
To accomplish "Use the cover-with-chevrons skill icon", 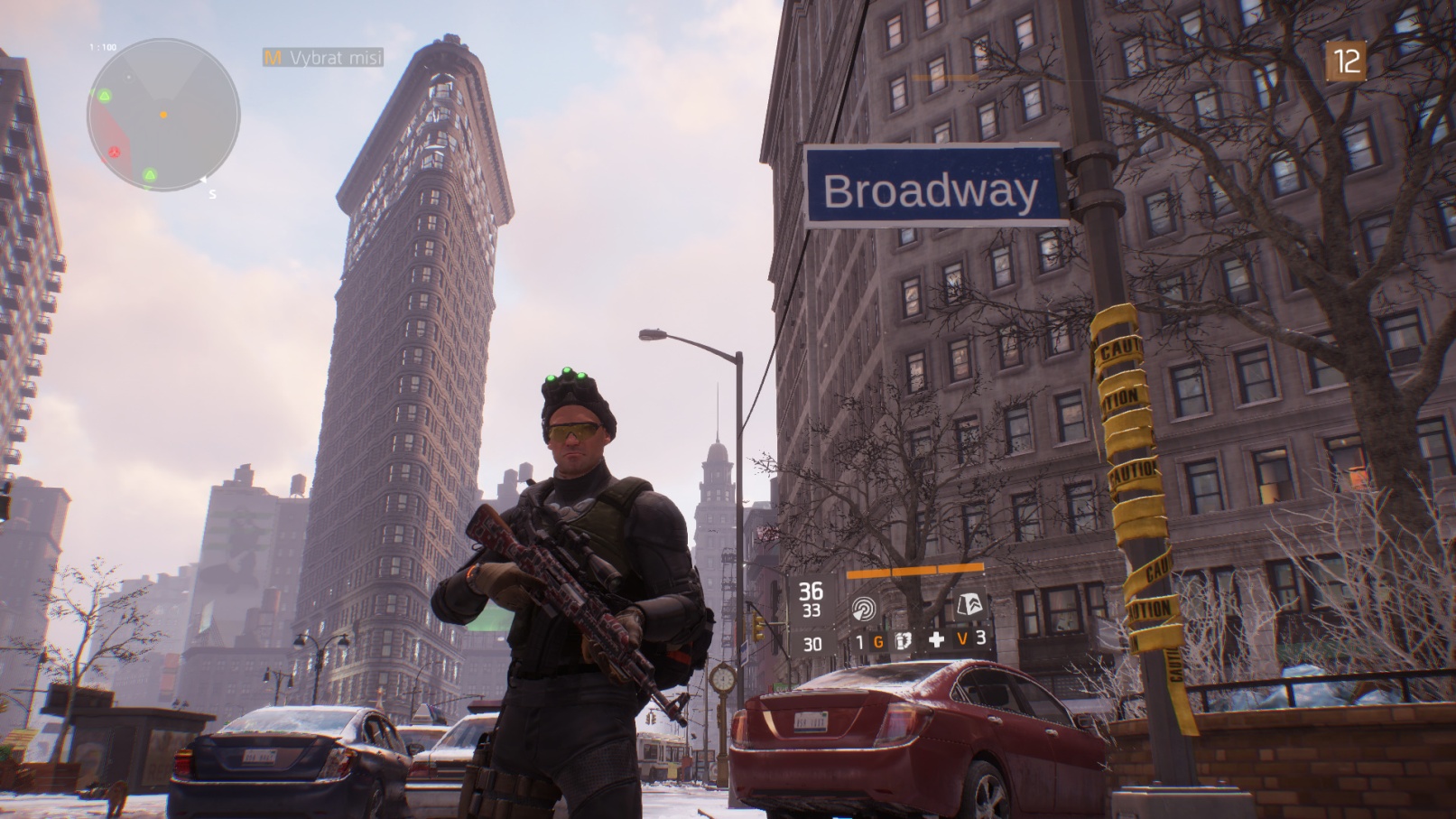I will coord(969,605).
